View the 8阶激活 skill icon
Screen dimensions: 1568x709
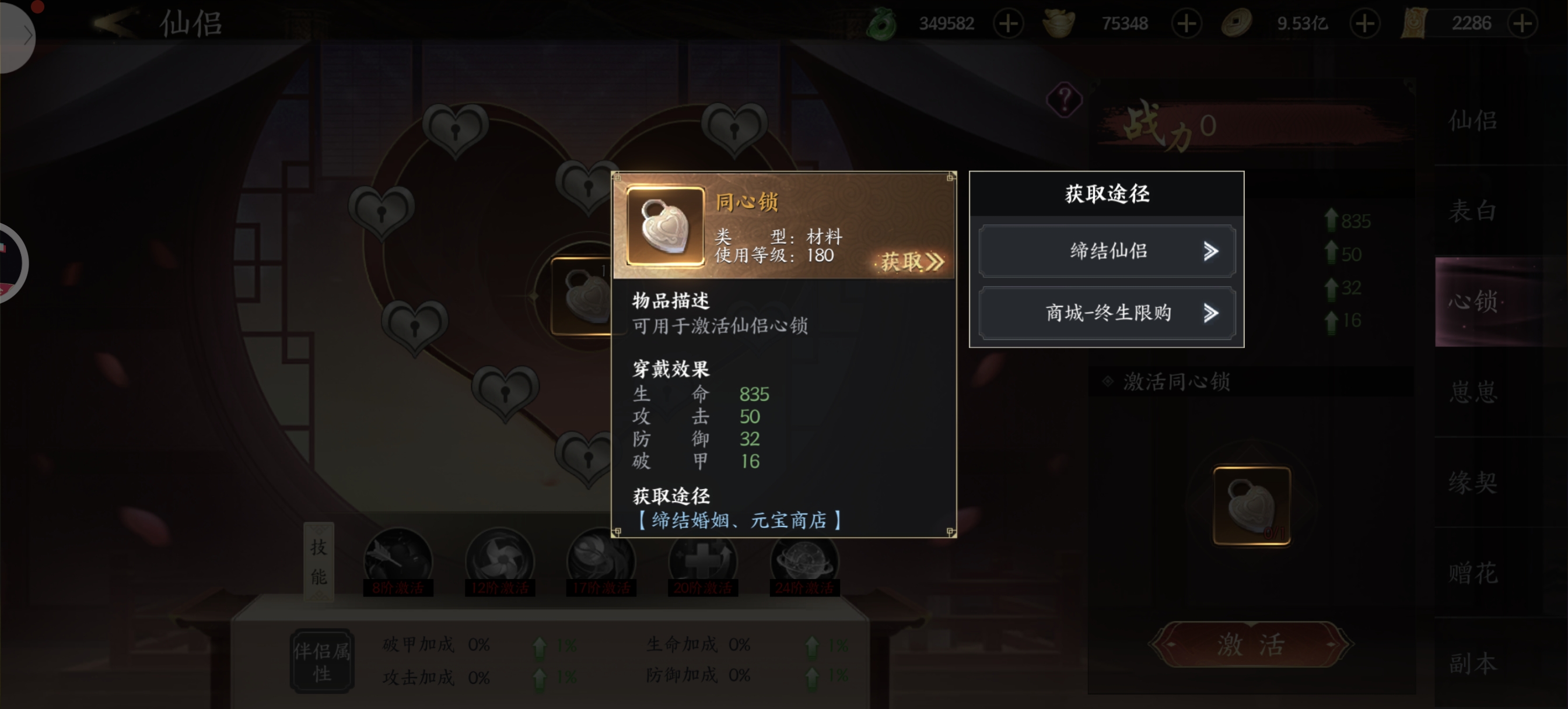click(398, 561)
